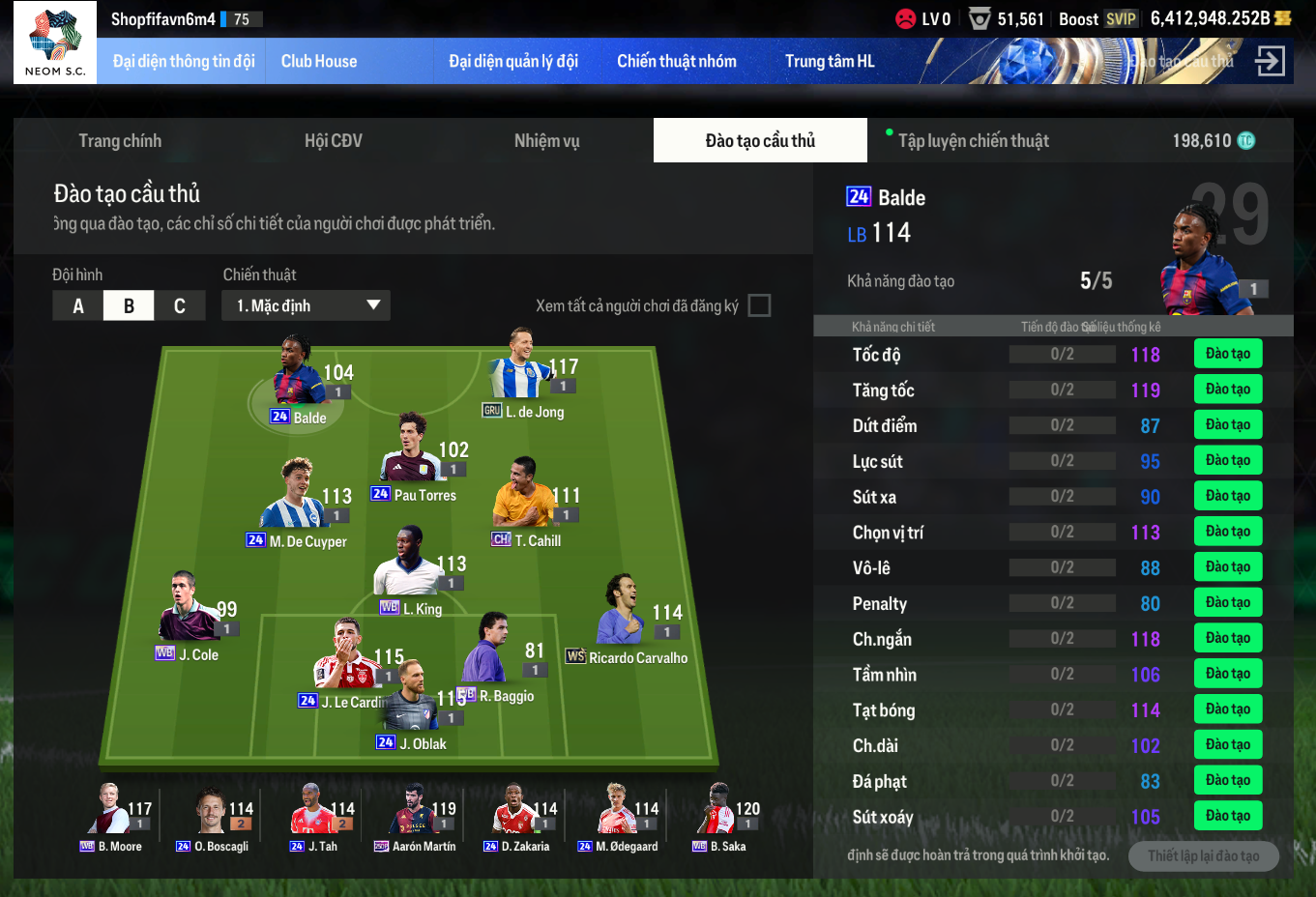
Task: Open the Mặc định tactics dropdown
Action: pos(307,305)
